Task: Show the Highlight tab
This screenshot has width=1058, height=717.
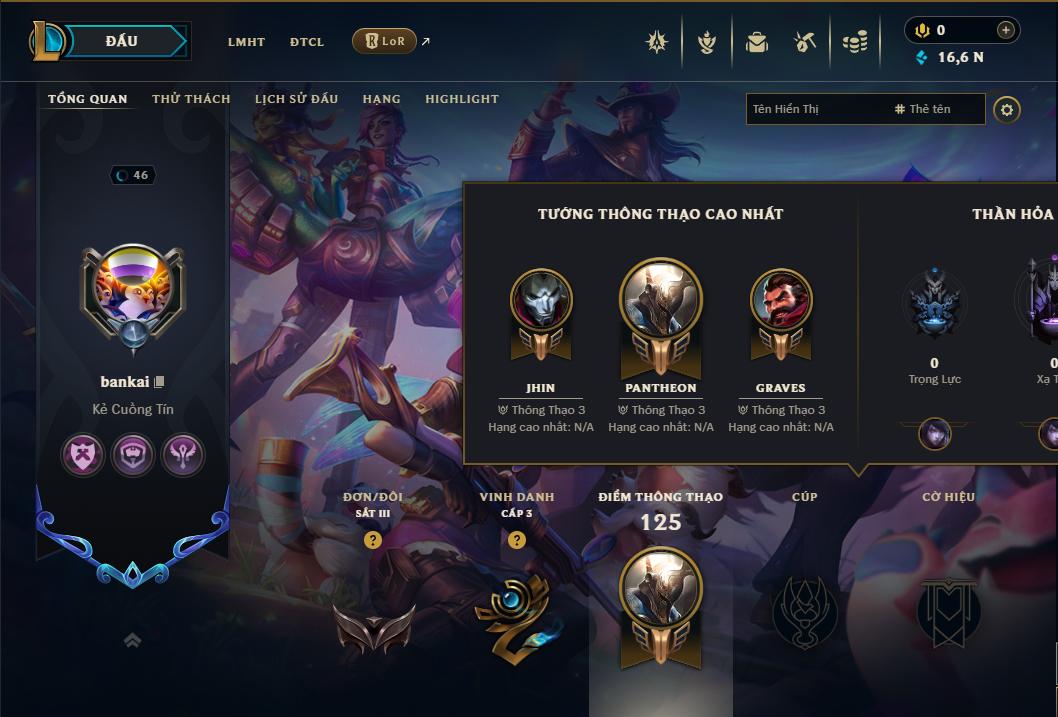Action: point(462,99)
